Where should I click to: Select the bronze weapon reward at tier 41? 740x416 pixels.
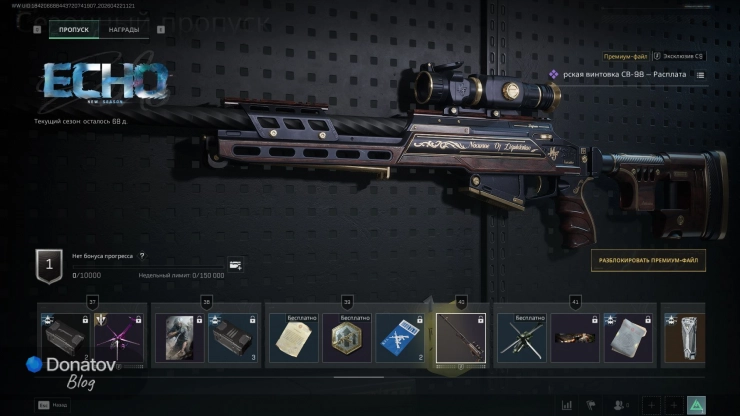pyautogui.click(x=576, y=337)
